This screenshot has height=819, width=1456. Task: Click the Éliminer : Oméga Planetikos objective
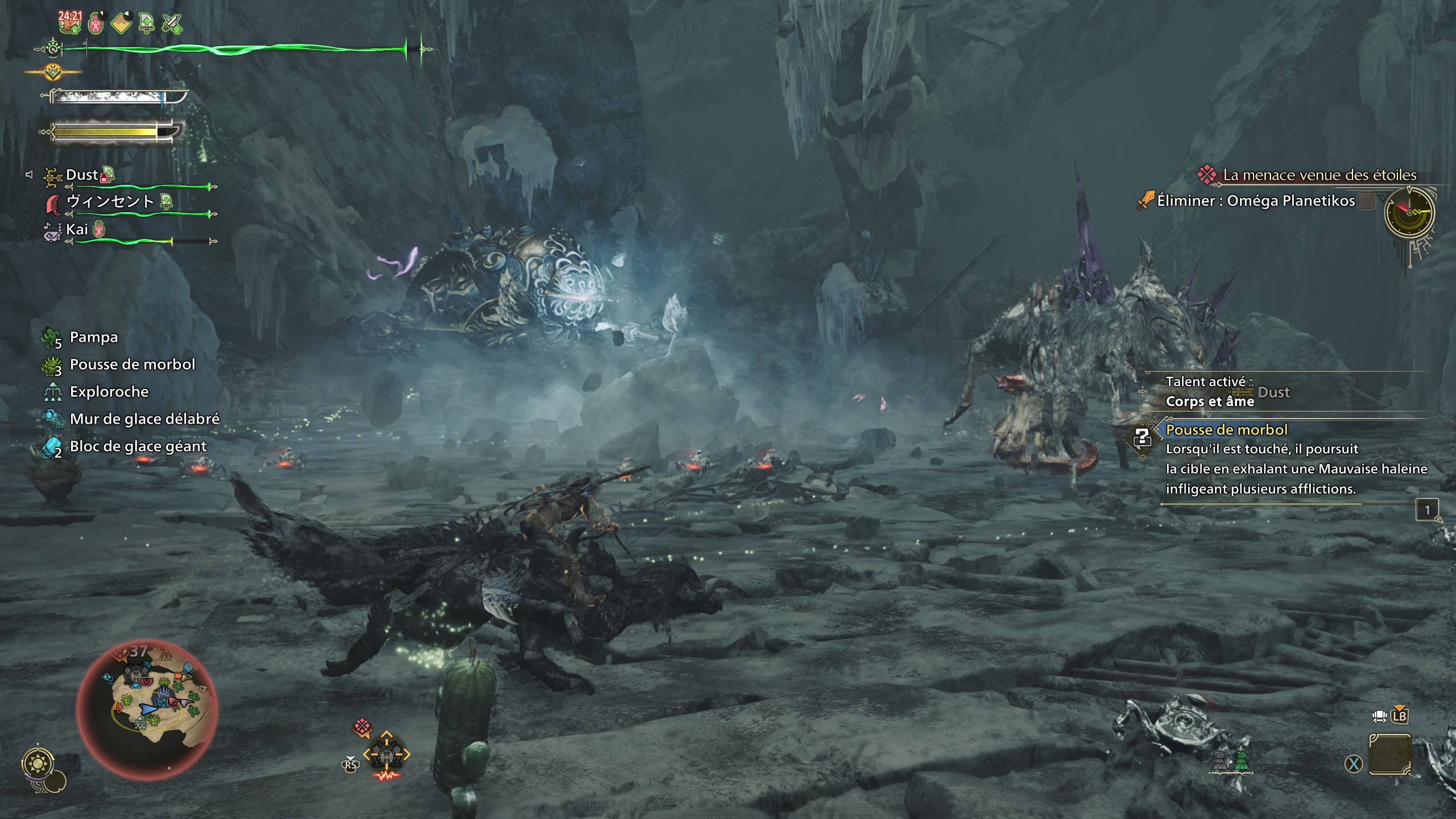[1256, 201]
